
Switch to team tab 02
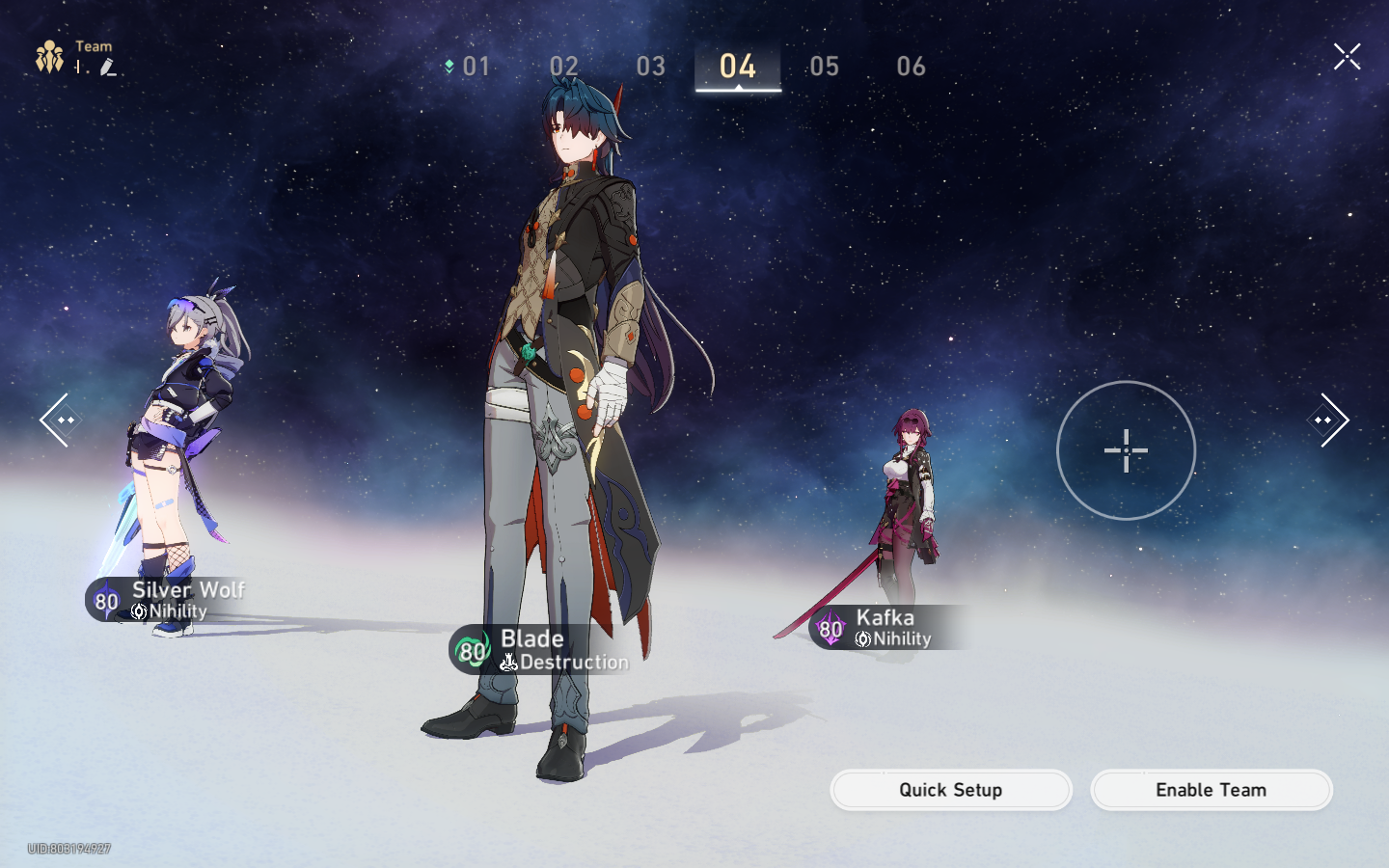[564, 67]
